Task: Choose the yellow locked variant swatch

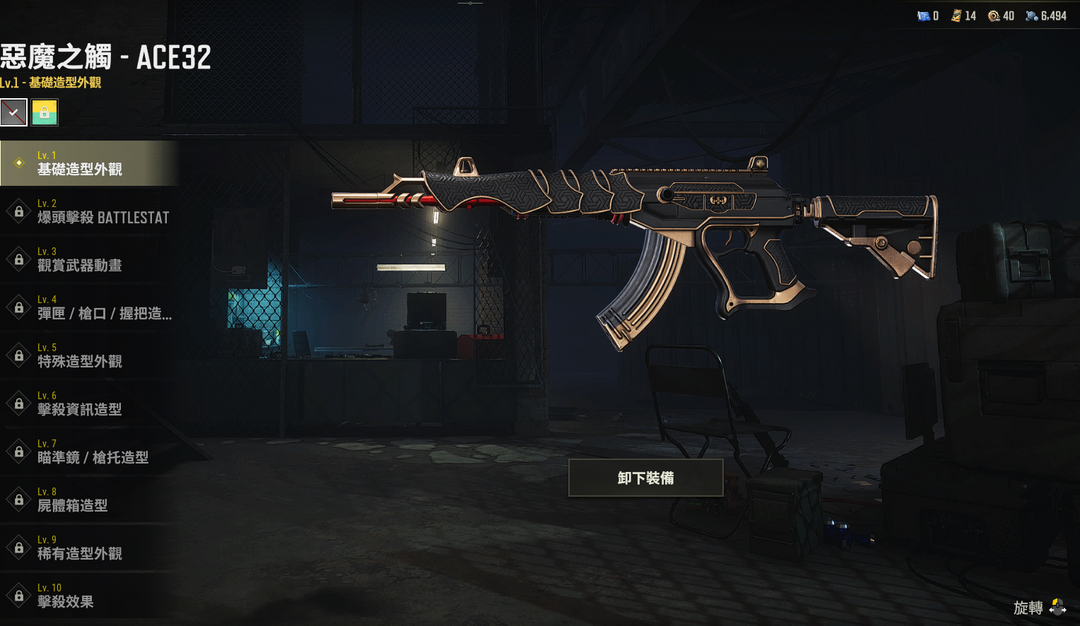Action: tap(44, 112)
